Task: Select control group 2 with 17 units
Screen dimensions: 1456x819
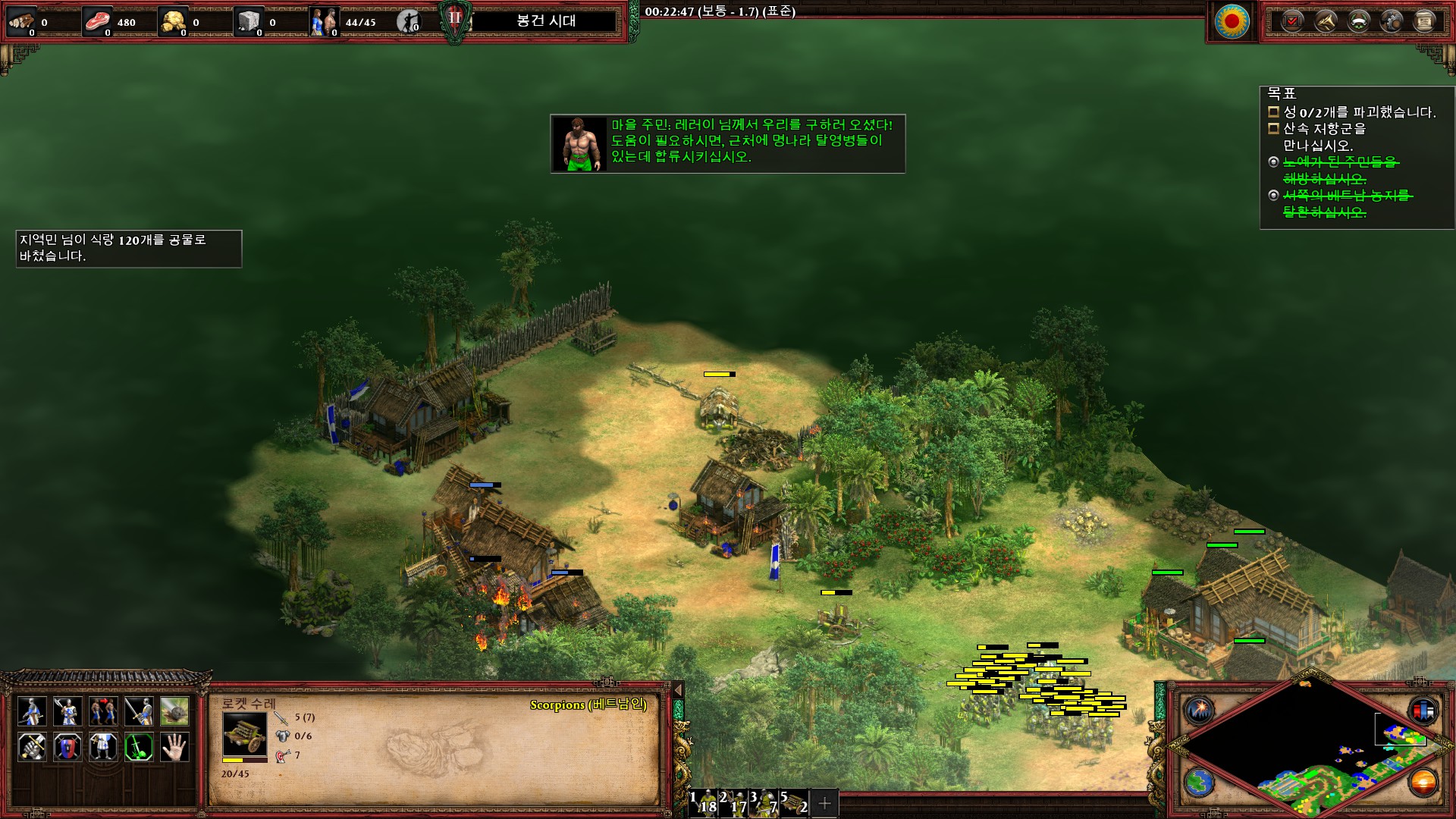Action: pos(735,803)
